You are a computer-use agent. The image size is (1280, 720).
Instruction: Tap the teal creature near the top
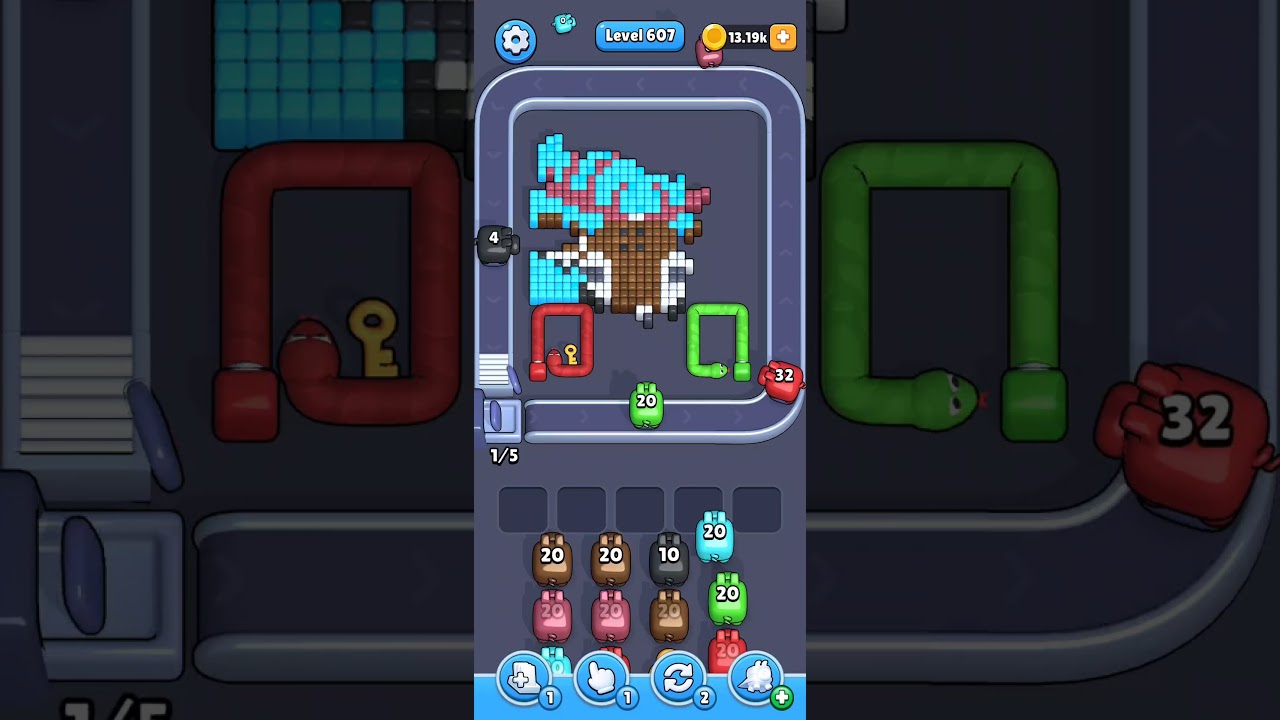coord(563,24)
